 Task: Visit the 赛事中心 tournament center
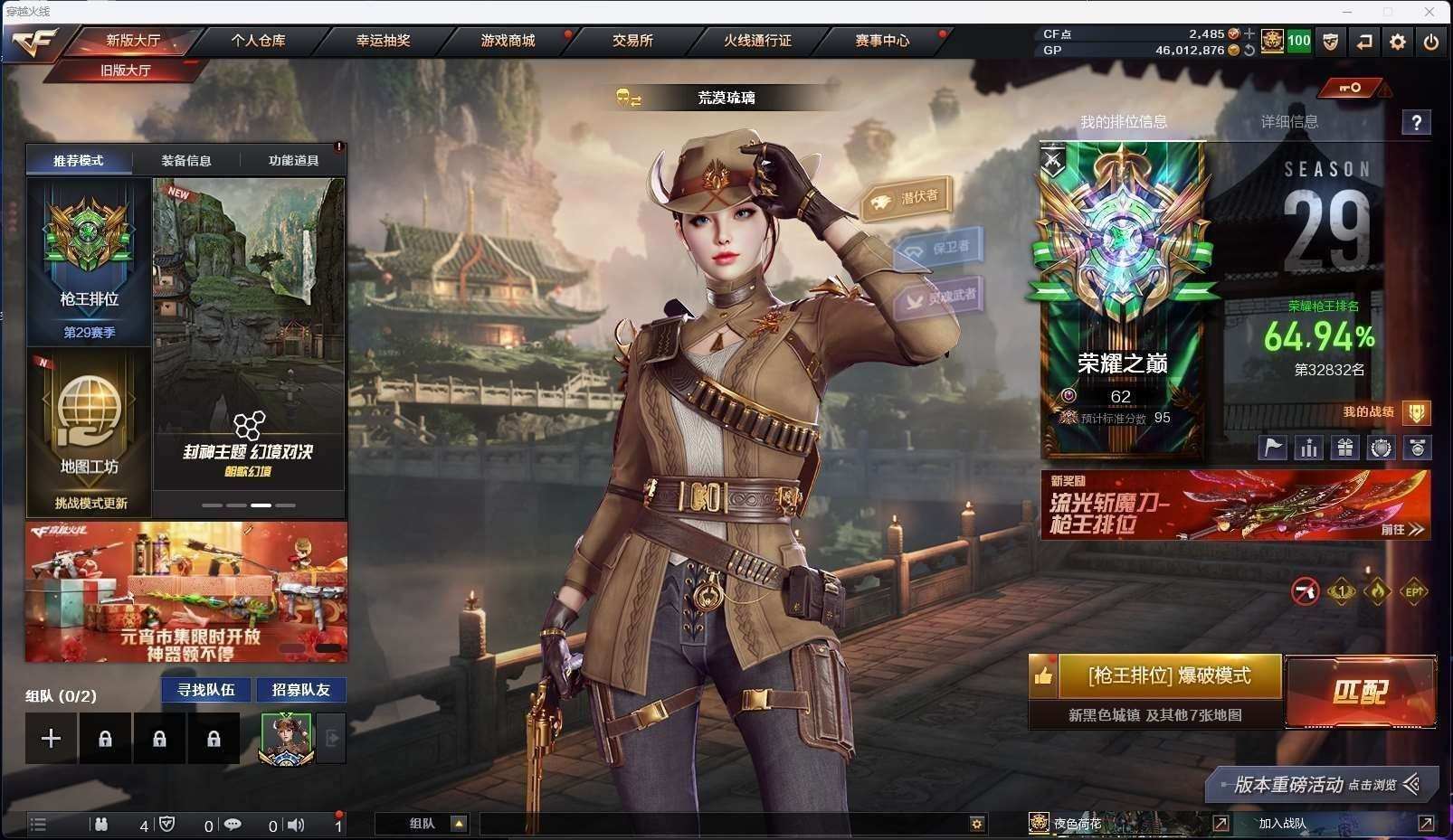tap(882, 41)
